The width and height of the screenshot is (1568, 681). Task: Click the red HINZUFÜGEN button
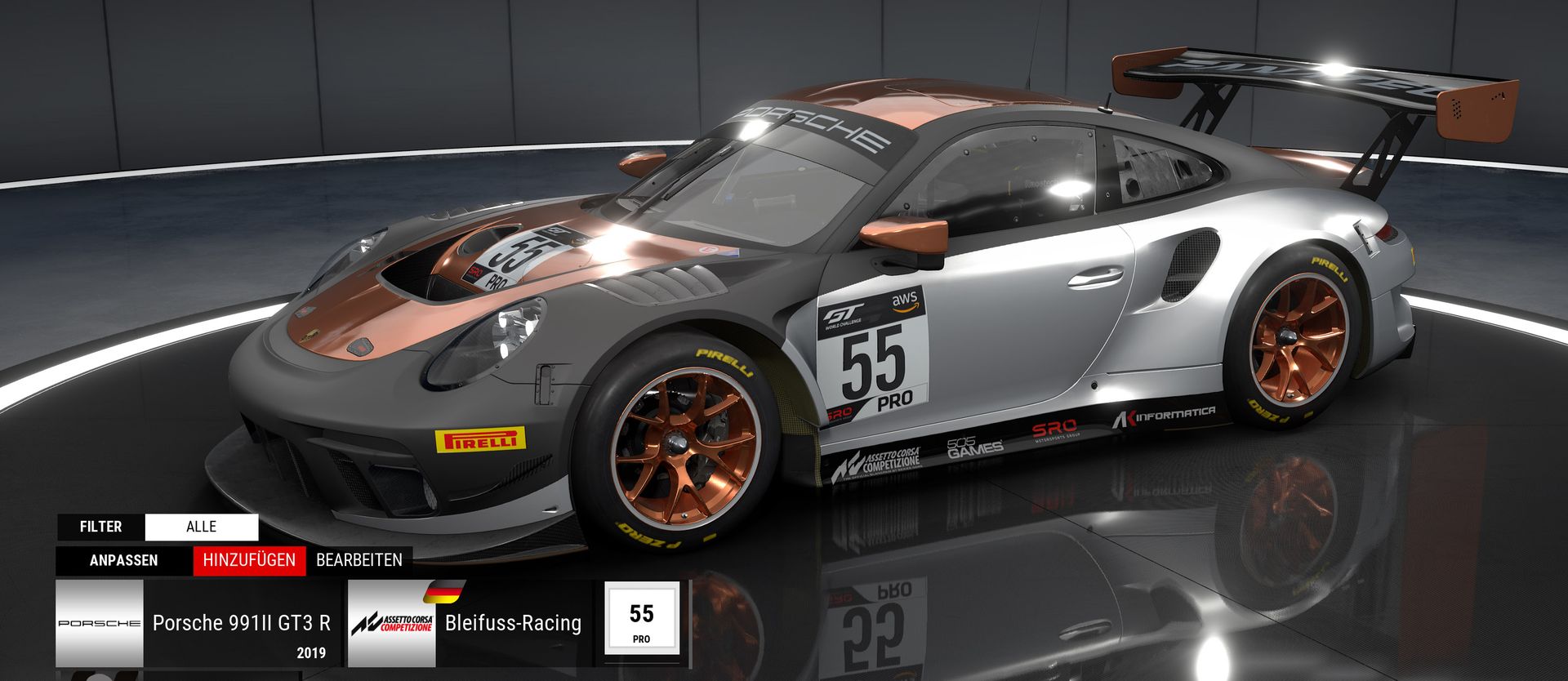click(x=249, y=561)
